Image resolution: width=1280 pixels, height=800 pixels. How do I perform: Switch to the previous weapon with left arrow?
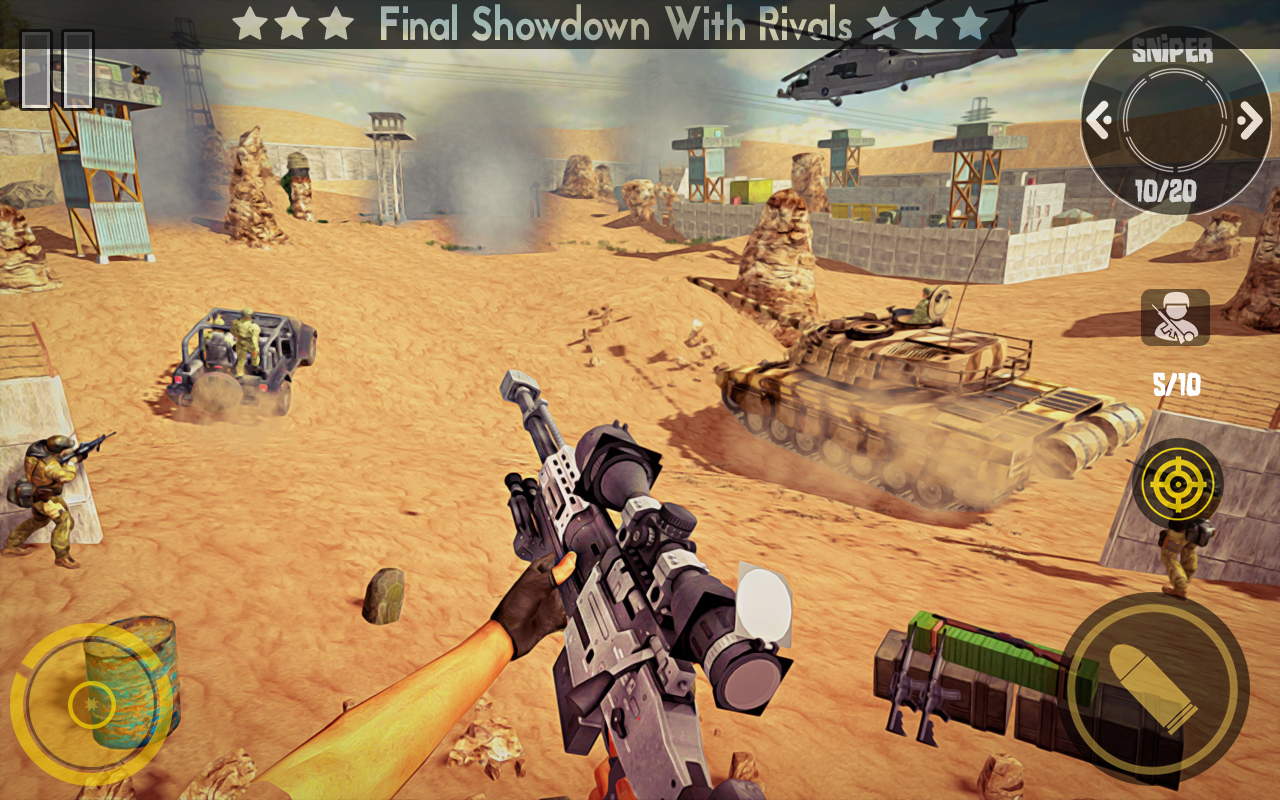[x=1100, y=121]
